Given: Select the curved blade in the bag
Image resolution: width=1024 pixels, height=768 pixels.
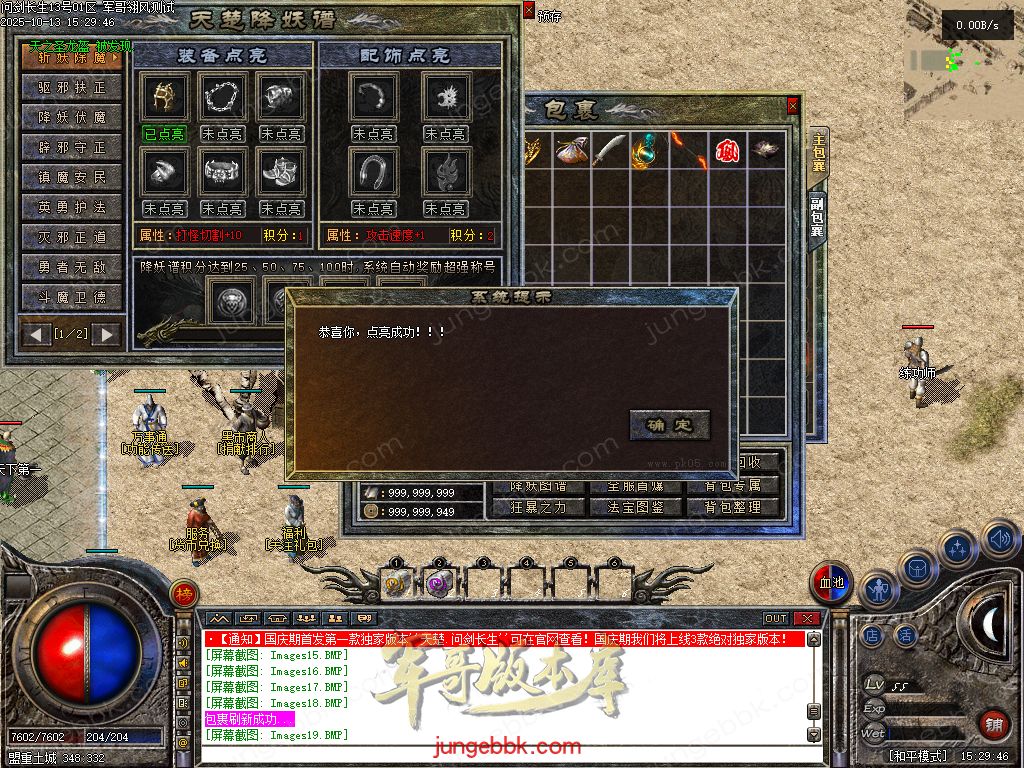Looking at the screenshot, I should click(x=608, y=150).
